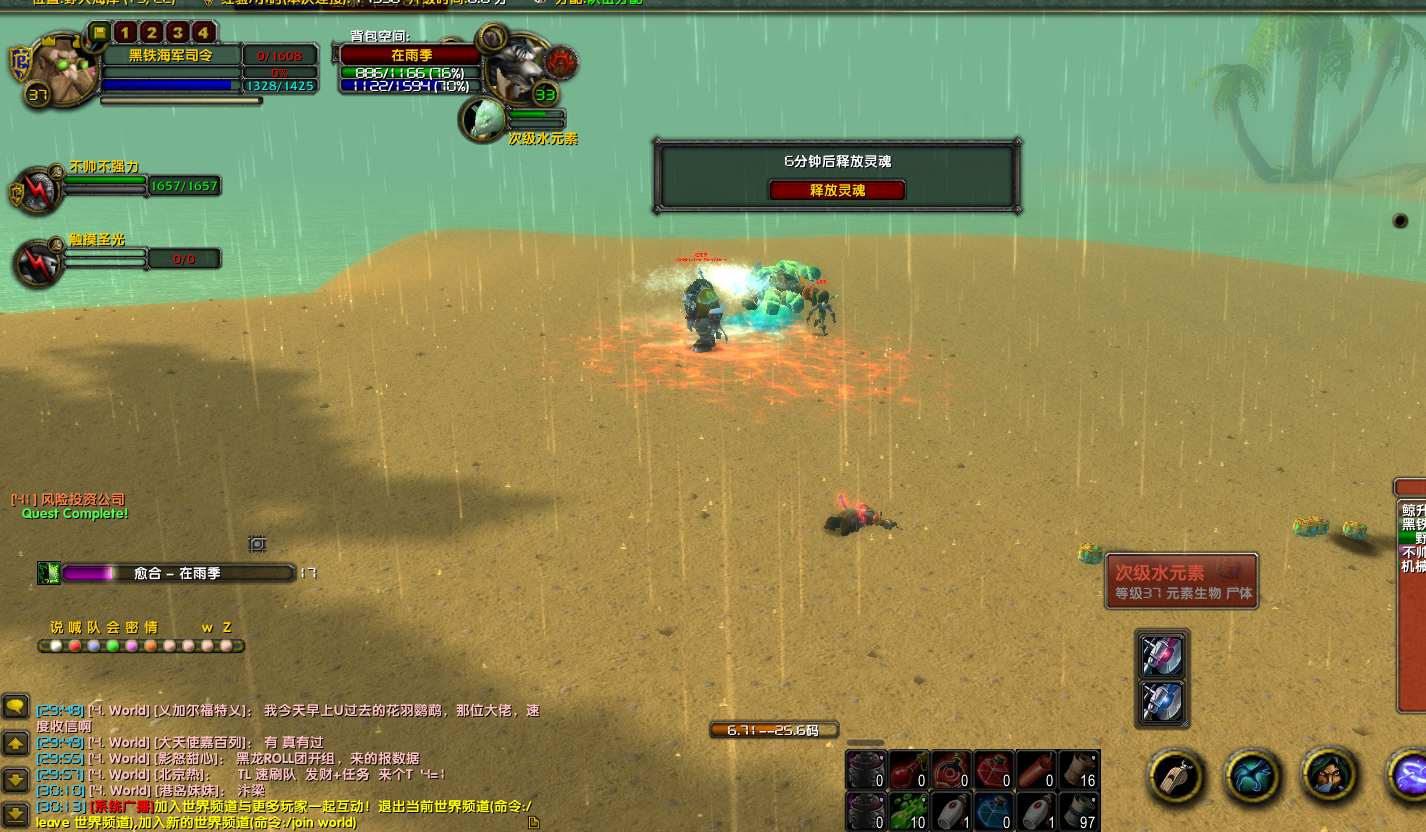This screenshot has width=1426, height=832.
Task: Select the 密 whisper chat tab
Action: point(131,626)
